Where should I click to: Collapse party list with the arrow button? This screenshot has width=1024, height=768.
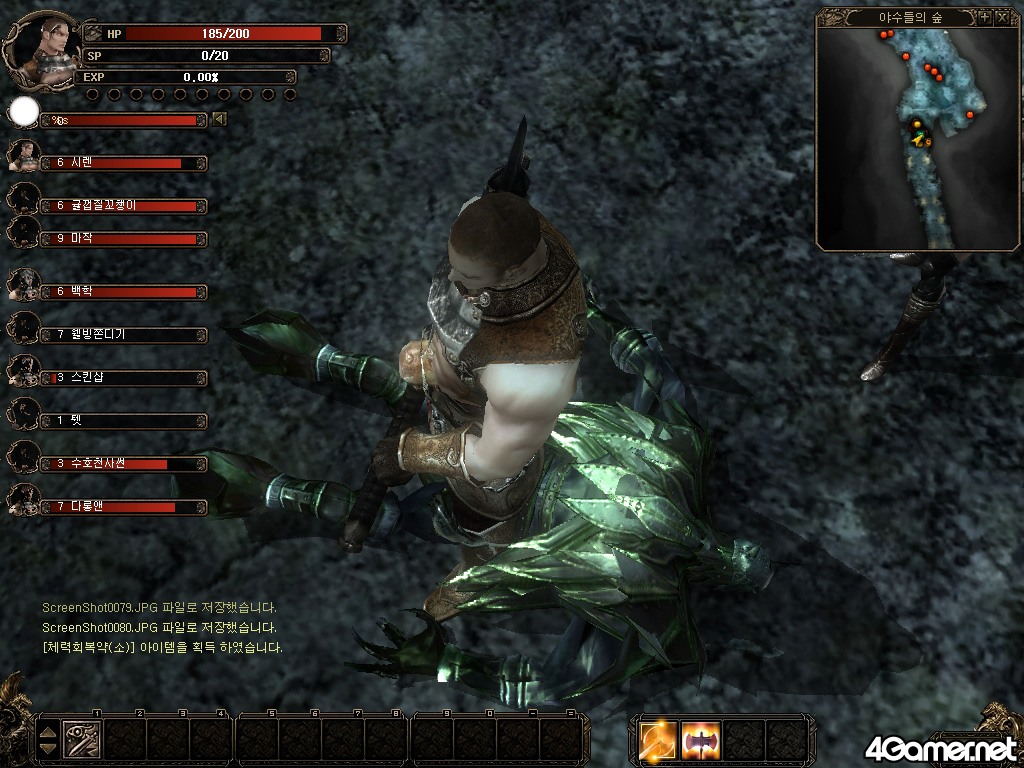(220, 120)
